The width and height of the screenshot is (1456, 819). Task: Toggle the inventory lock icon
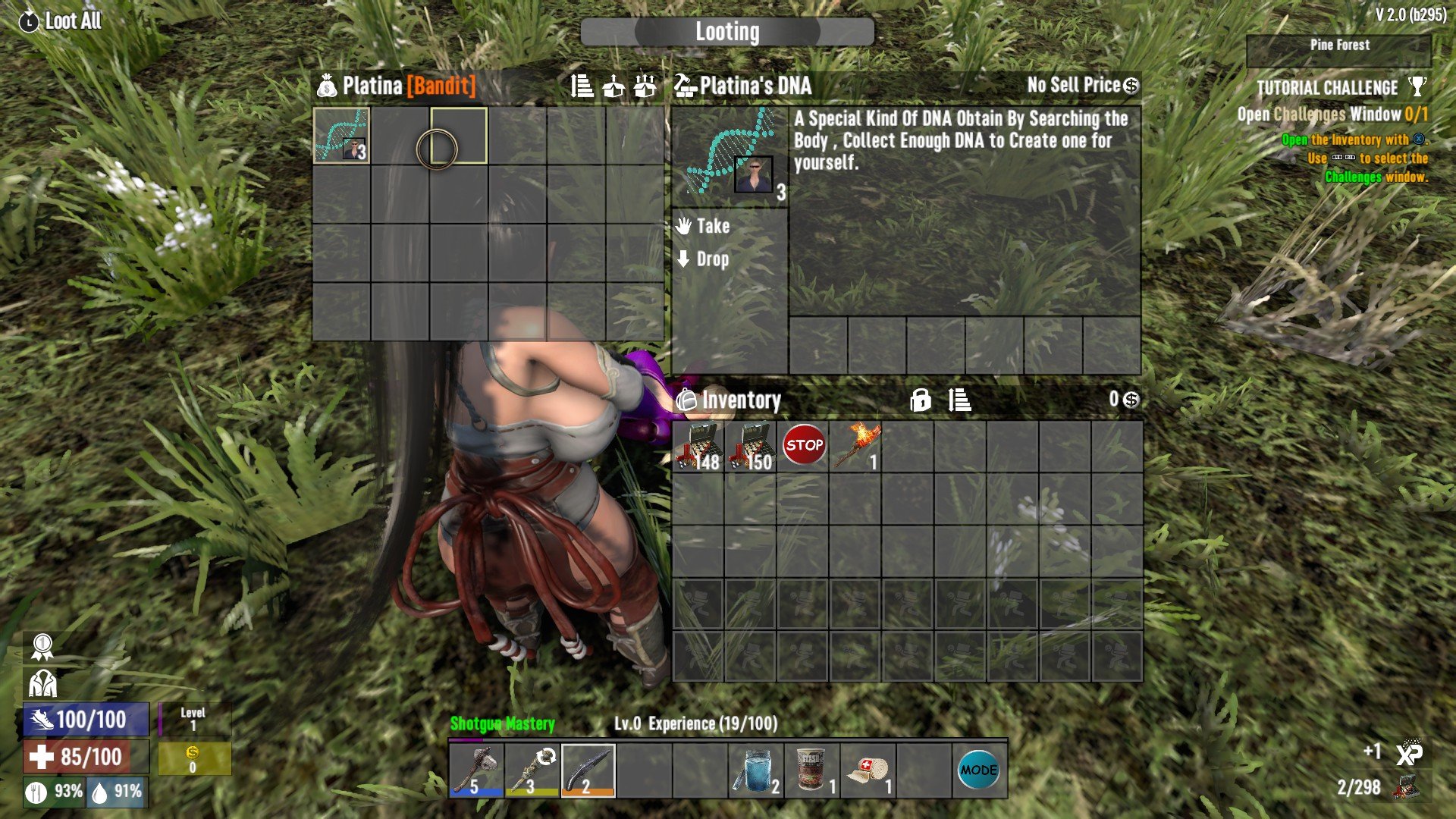tap(920, 400)
